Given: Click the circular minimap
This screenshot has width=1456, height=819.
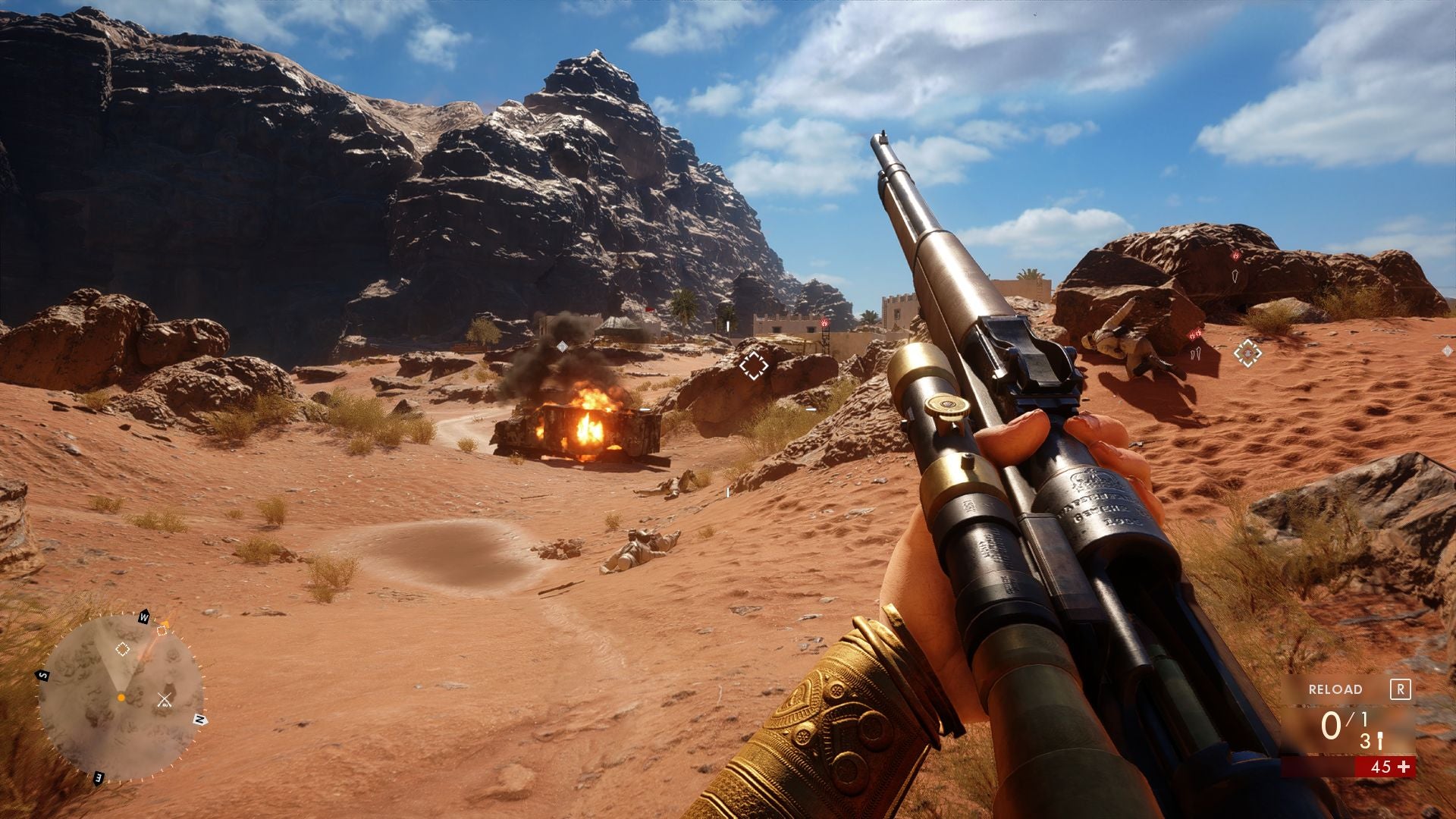Looking at the screenshot, I should (x=121, y=695).
